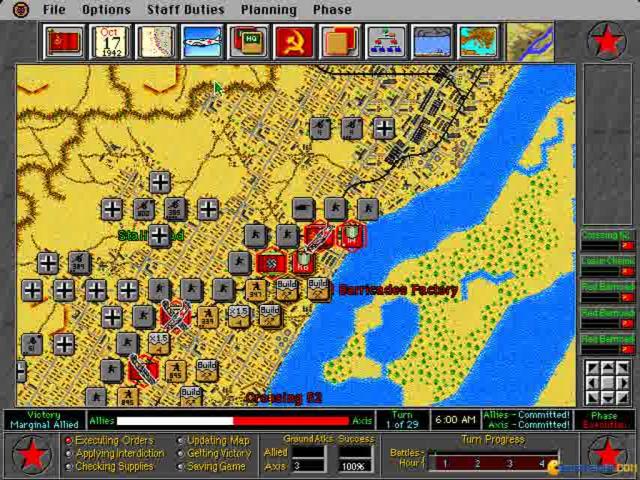640x480 pixels.
Task: Click the map scroll down arrow
Action: click(x=608, y=398)
